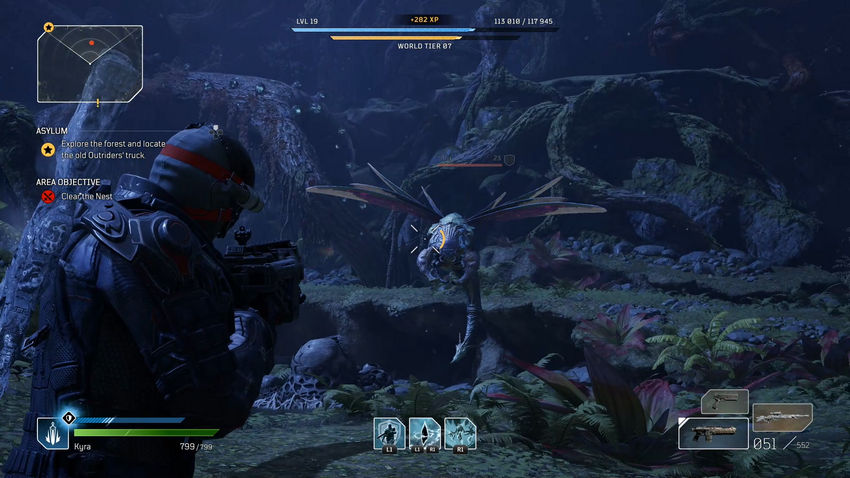Switch to the scoped rifle weapon slot

tap(782, 415)
